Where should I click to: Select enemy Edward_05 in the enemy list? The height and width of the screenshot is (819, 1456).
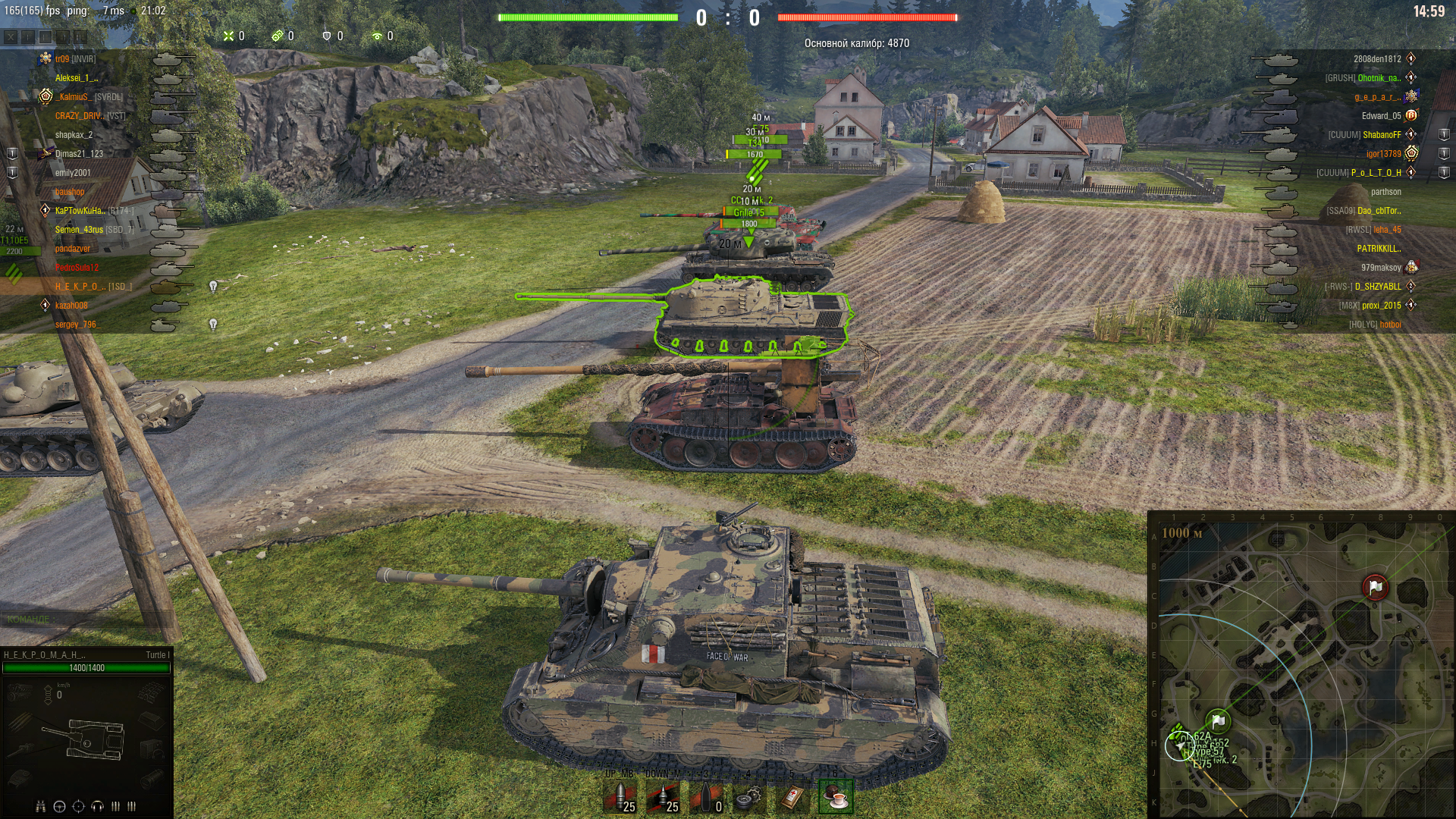point(1381,116)
